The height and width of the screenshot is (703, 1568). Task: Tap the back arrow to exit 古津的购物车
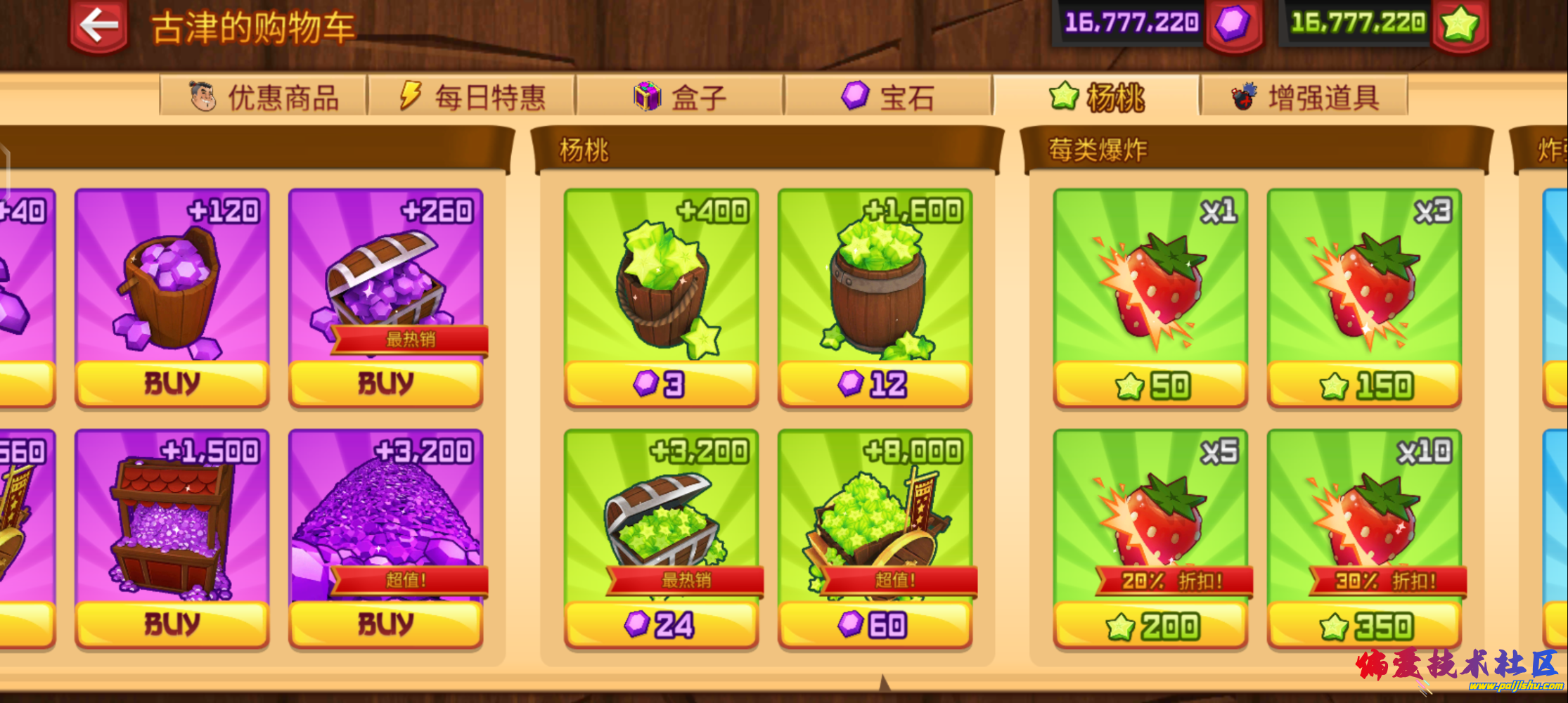coord(98,25)
